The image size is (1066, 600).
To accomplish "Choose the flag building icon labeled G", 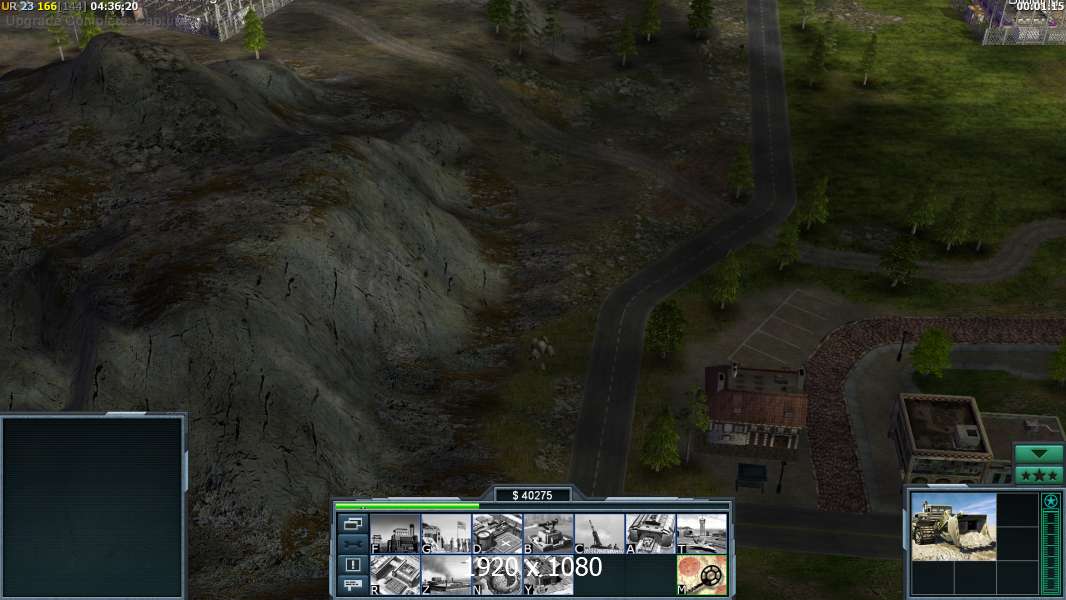I will [446, 533].
